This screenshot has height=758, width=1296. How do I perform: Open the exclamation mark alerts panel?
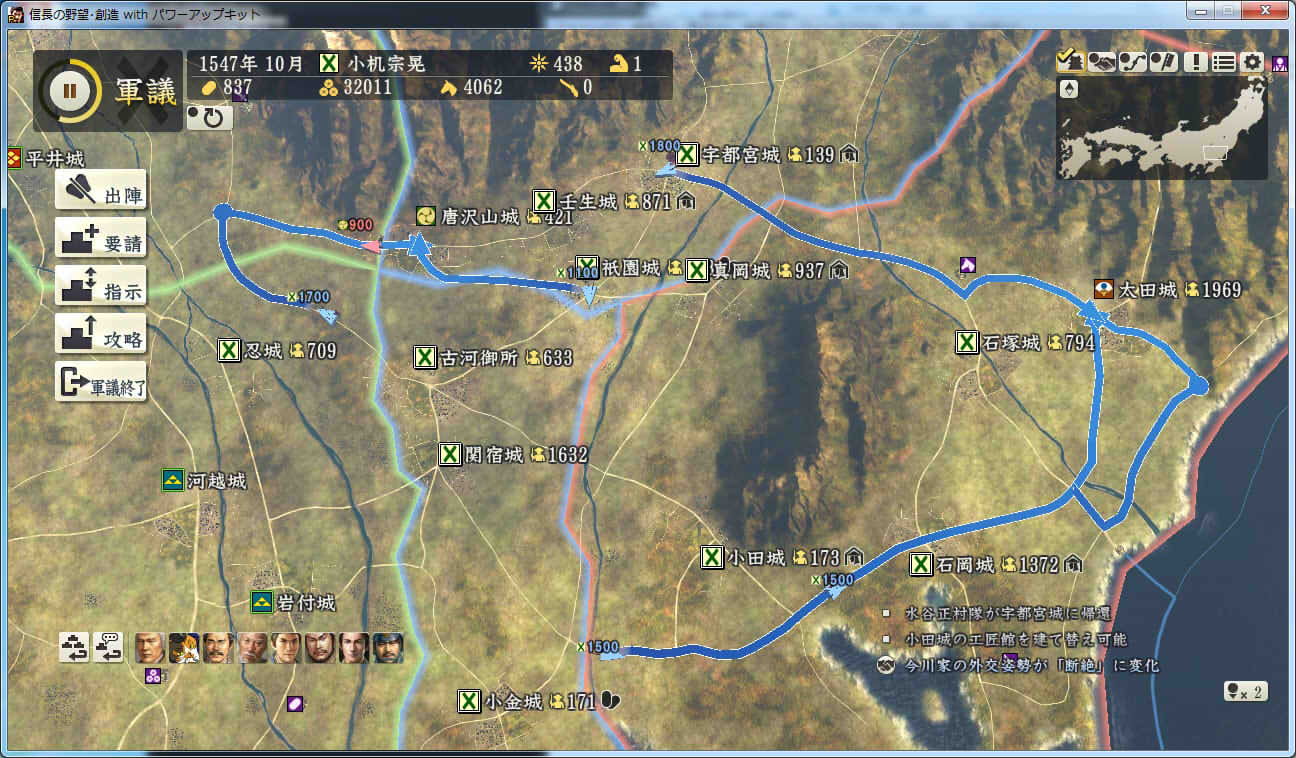(1194, 62)
